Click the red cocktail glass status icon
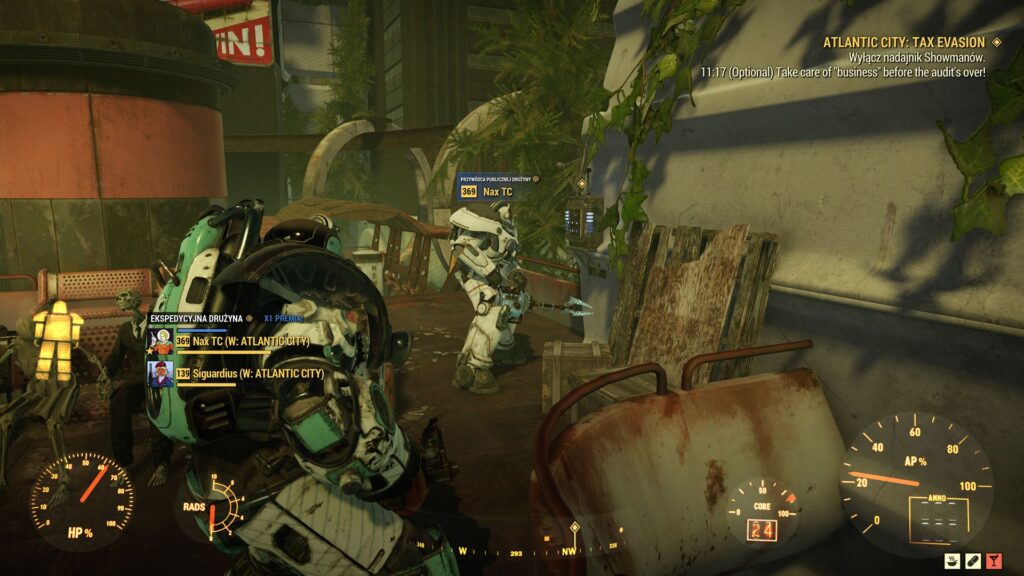The image size is (1024, 576). (x=994, y=560)
